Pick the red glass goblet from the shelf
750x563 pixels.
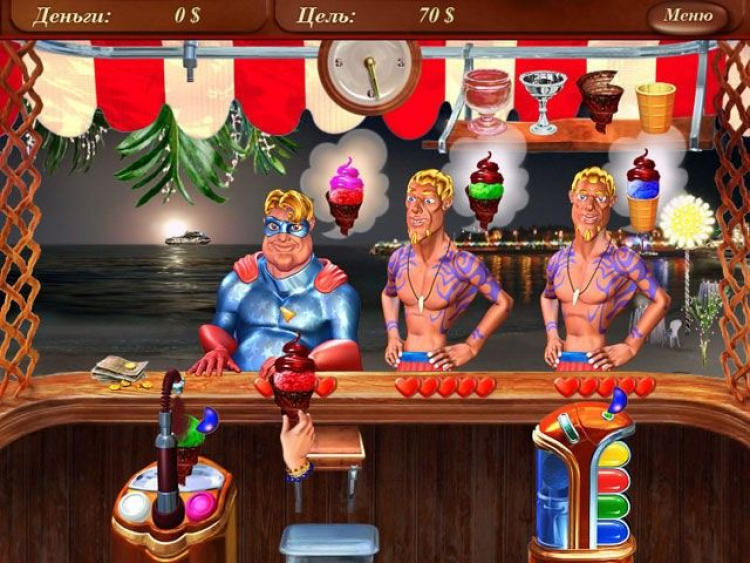(x=487, y=98)
